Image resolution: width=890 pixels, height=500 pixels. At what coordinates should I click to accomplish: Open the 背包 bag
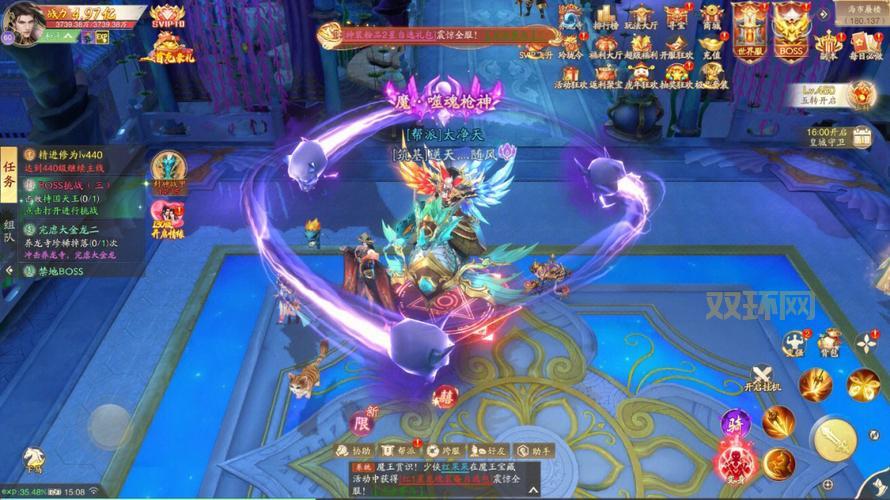829,343
